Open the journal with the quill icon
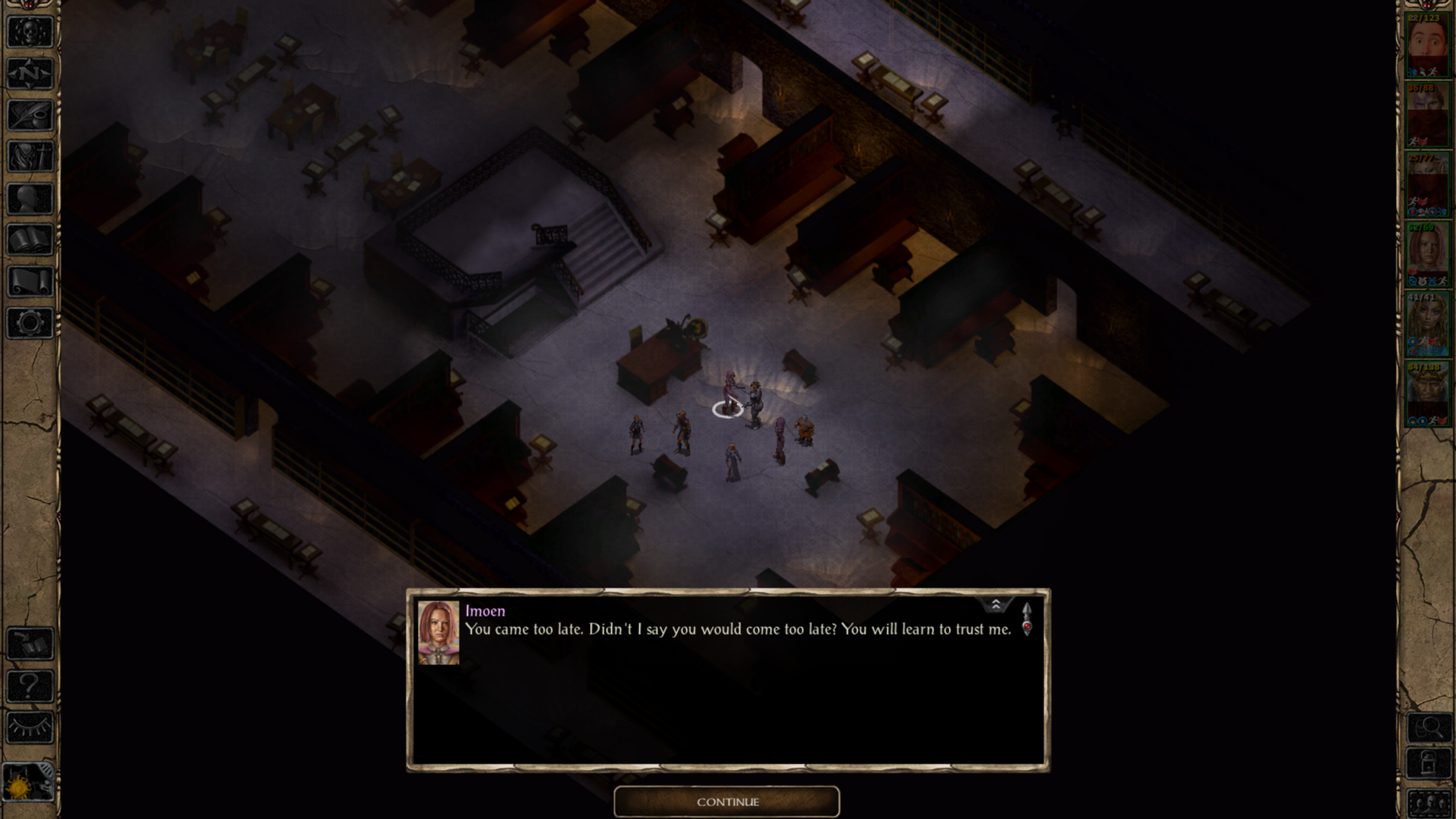 30,115
